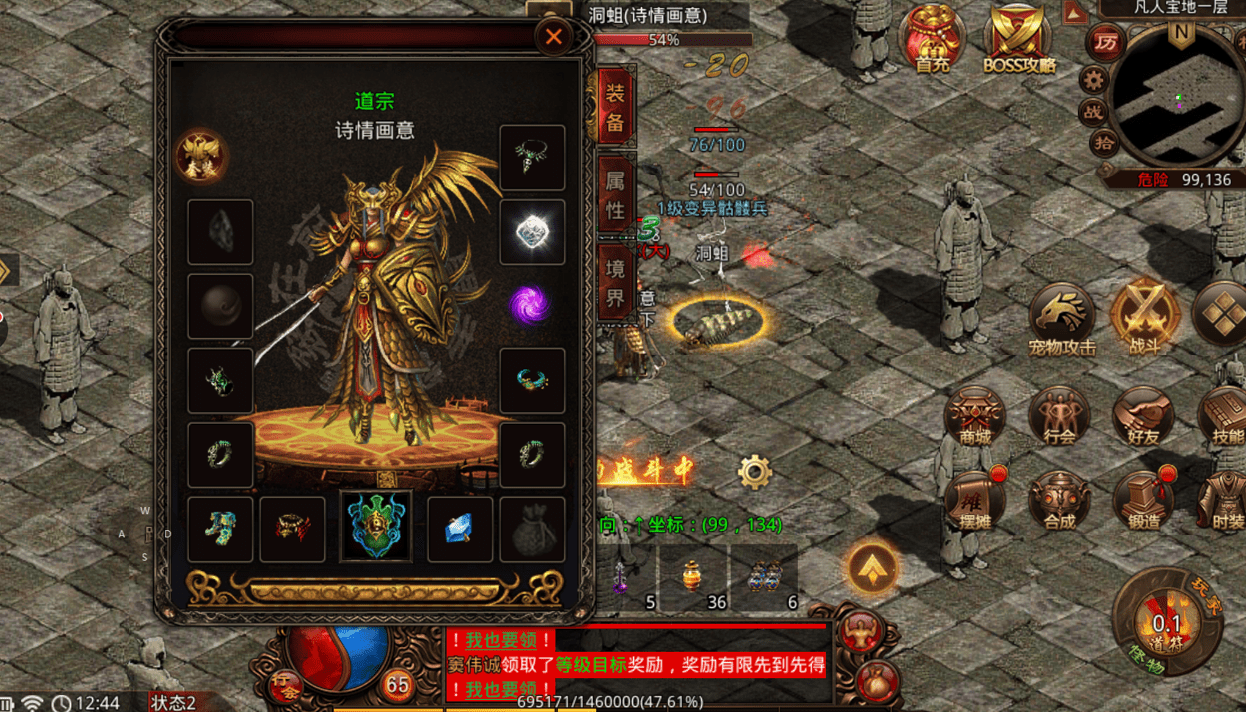
Task: Close the character equipment panel
Action: tap(553, 38)
